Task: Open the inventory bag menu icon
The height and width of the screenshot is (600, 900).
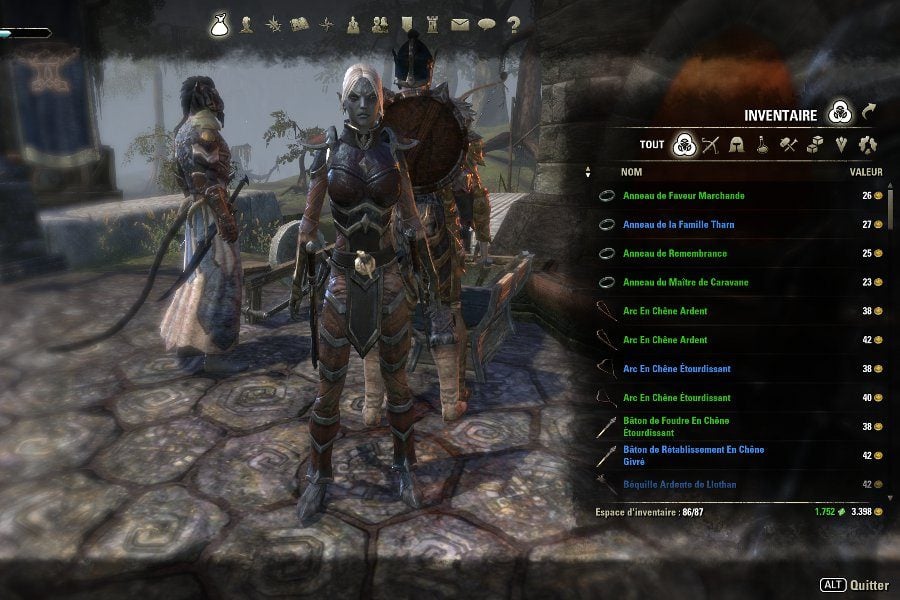Action: point(220,24)
